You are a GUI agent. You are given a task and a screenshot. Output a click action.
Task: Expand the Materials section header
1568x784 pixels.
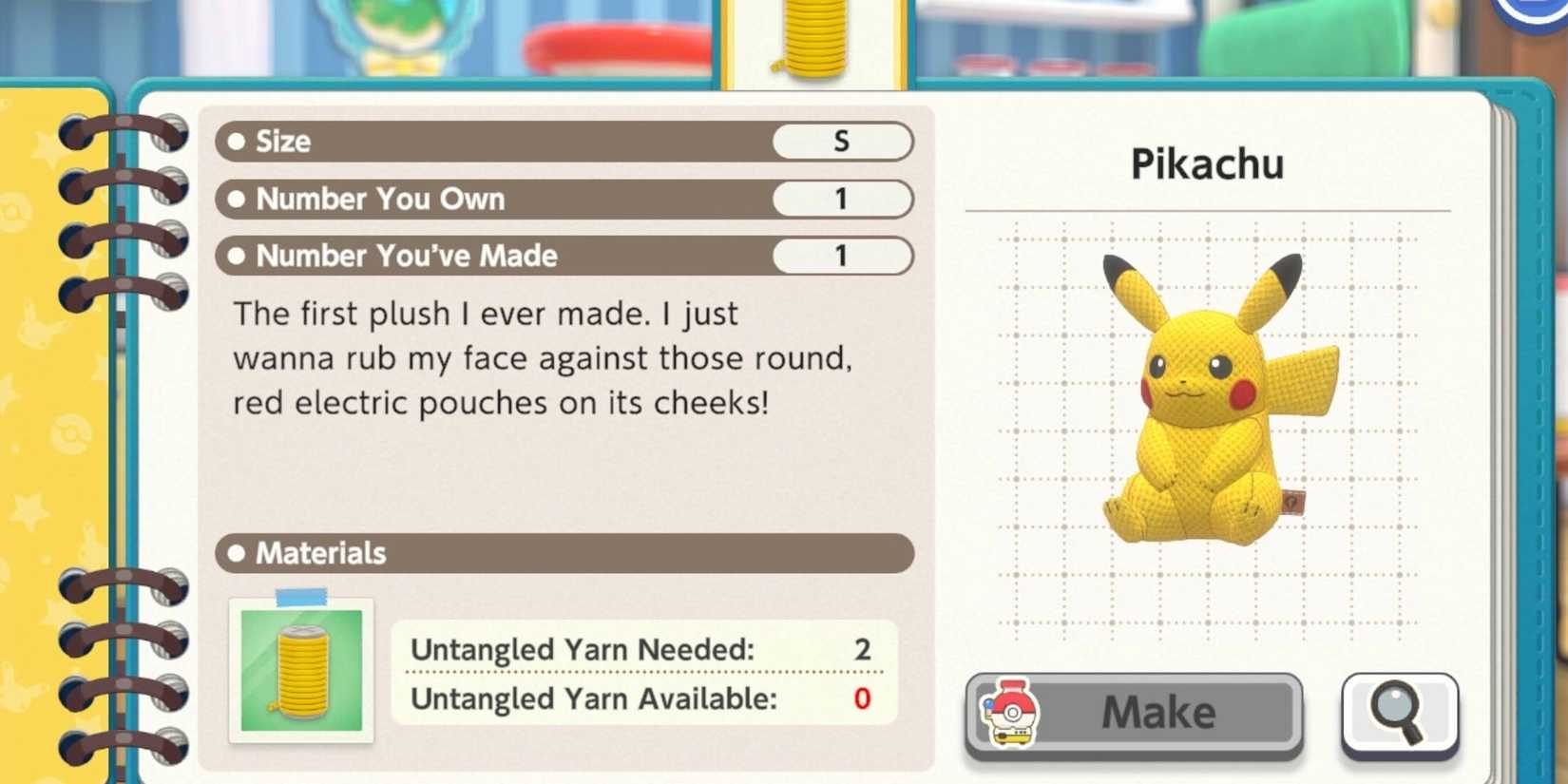tap(565, 553)
